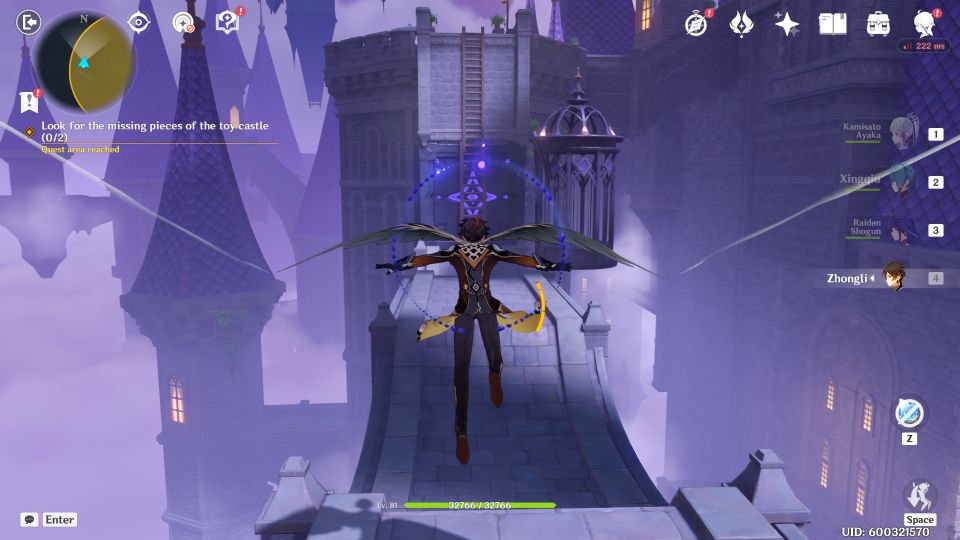Screen dimensions: 960x540
Task: Click the disabled co-op mode icon
Action: tap(183, 23)
